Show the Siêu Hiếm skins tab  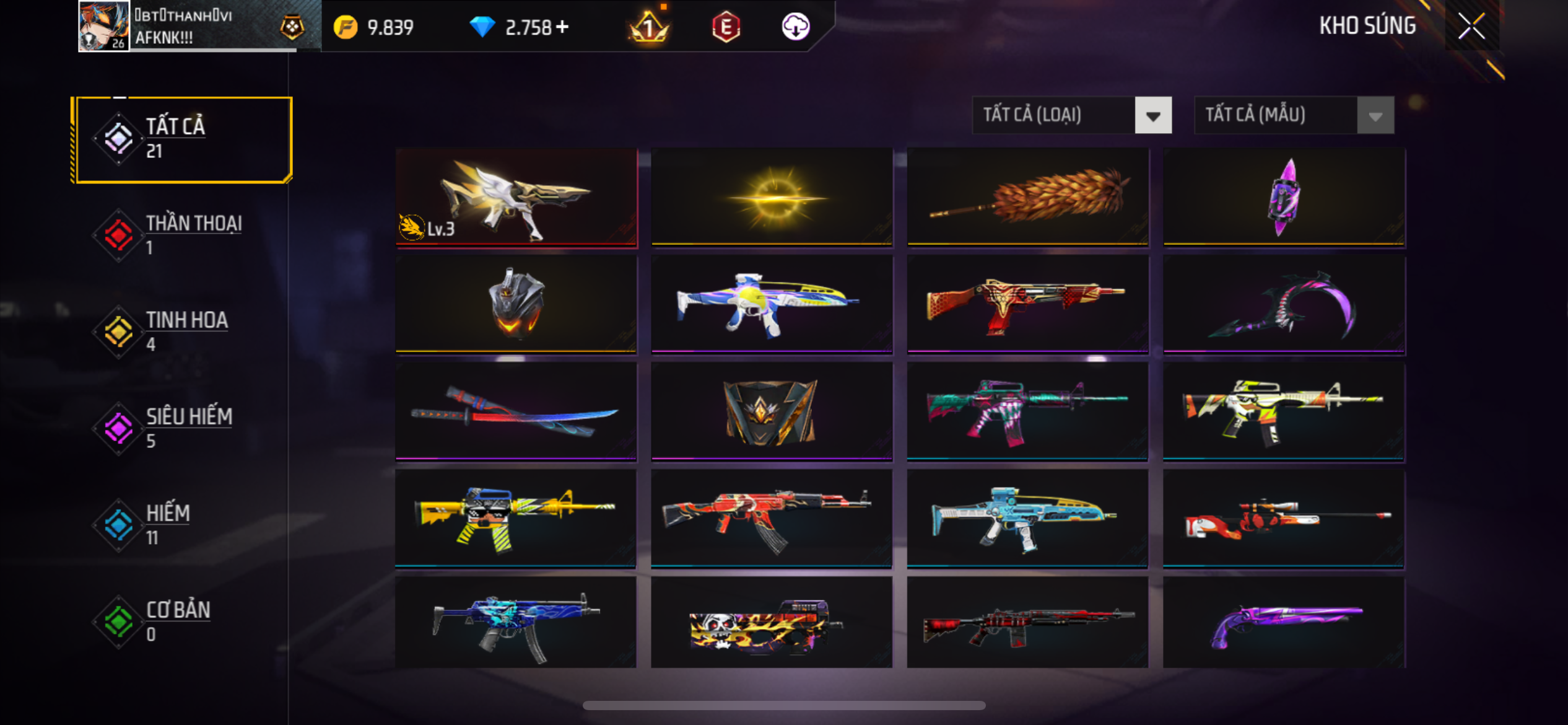click(181, 428)
